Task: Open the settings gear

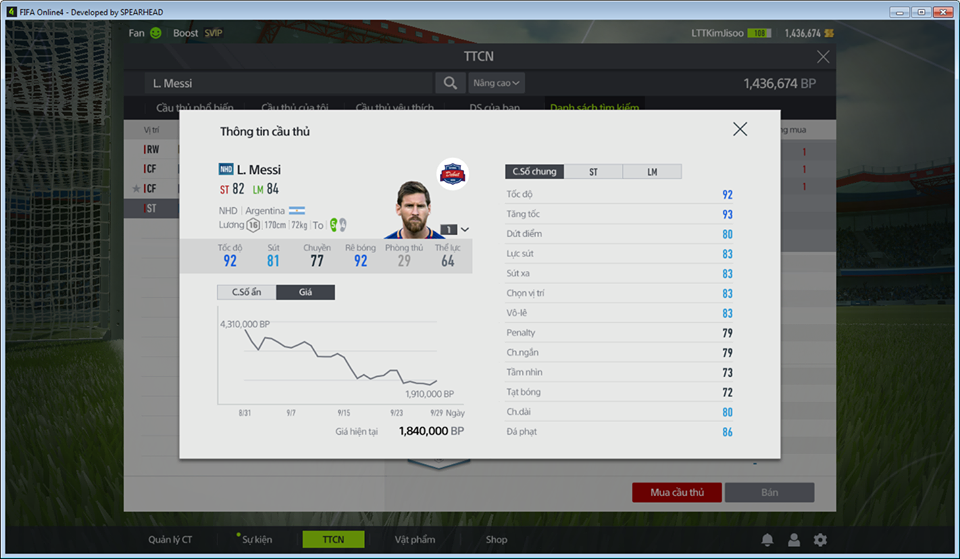Action: coord(820,540)
